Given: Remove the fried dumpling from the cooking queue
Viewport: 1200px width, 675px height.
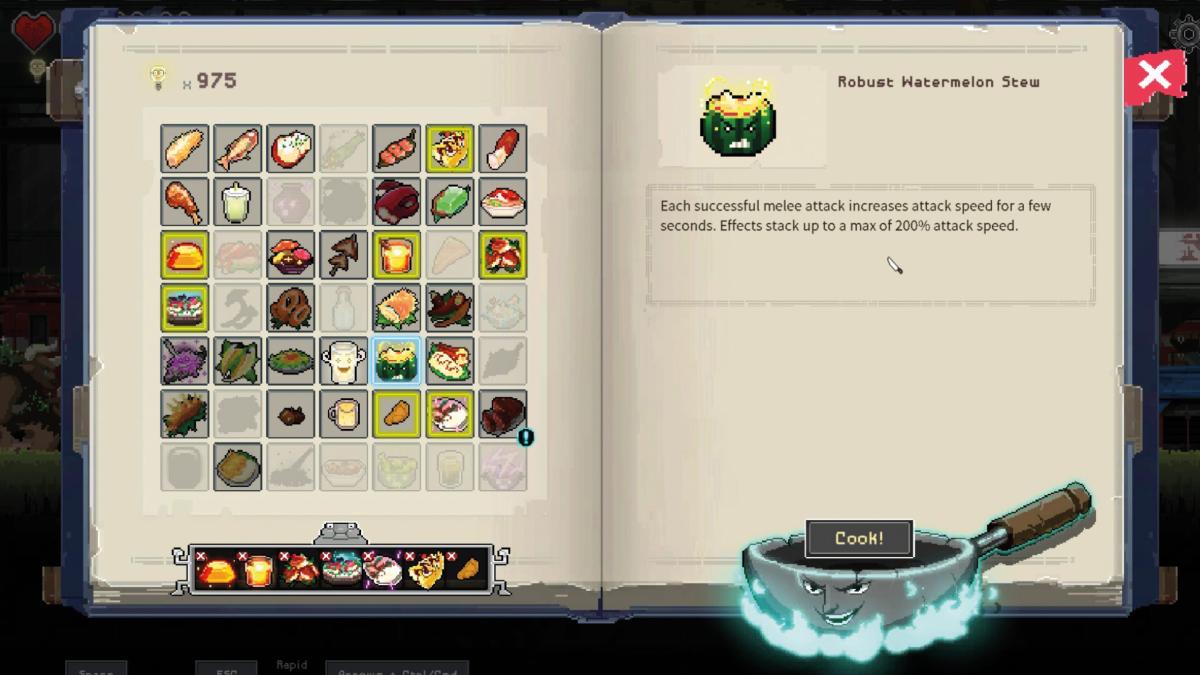Looking at the screenshot, I should coord(452,556).
